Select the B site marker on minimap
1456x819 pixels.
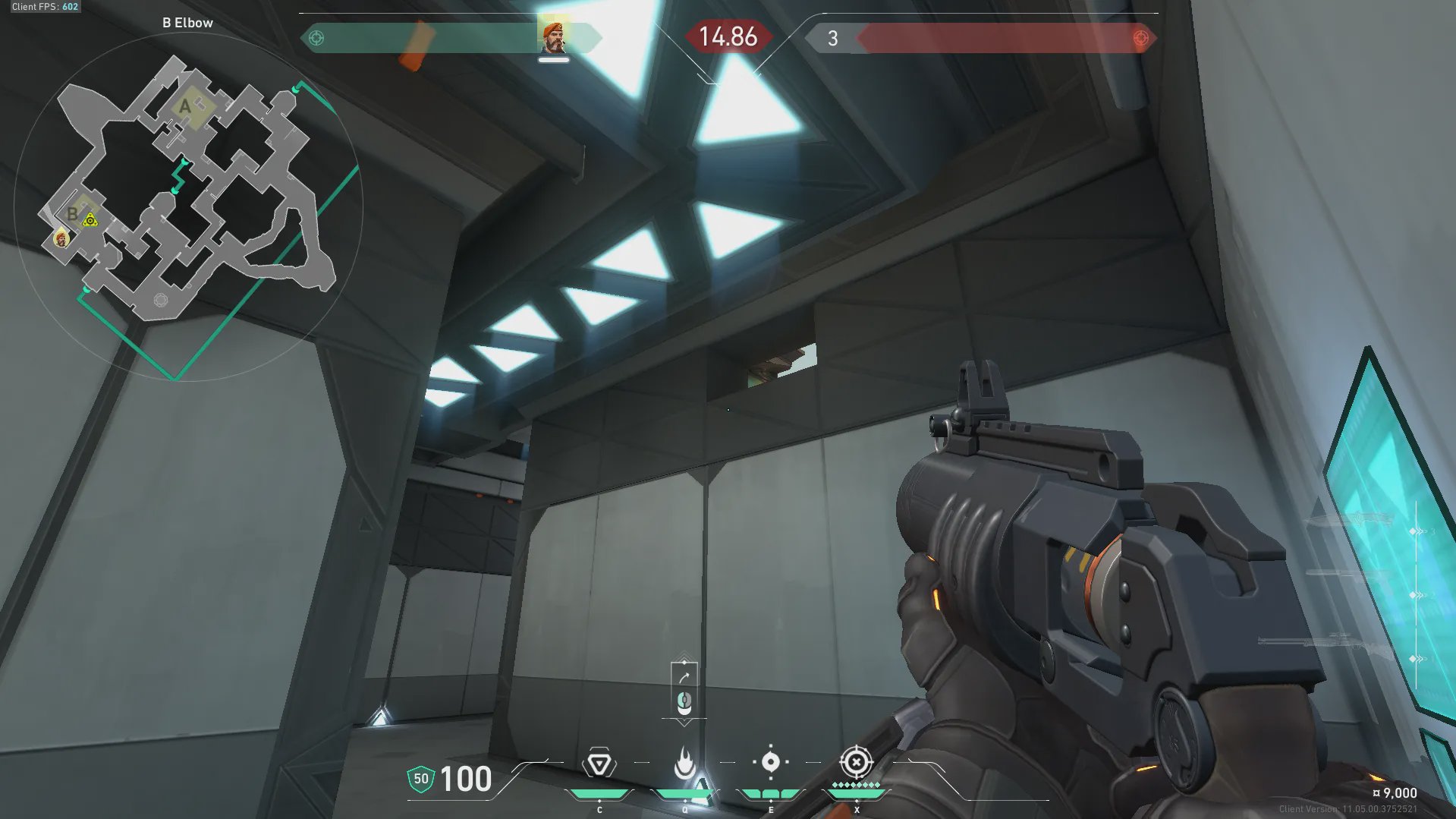pyautogui.click(x=73, y=214)
